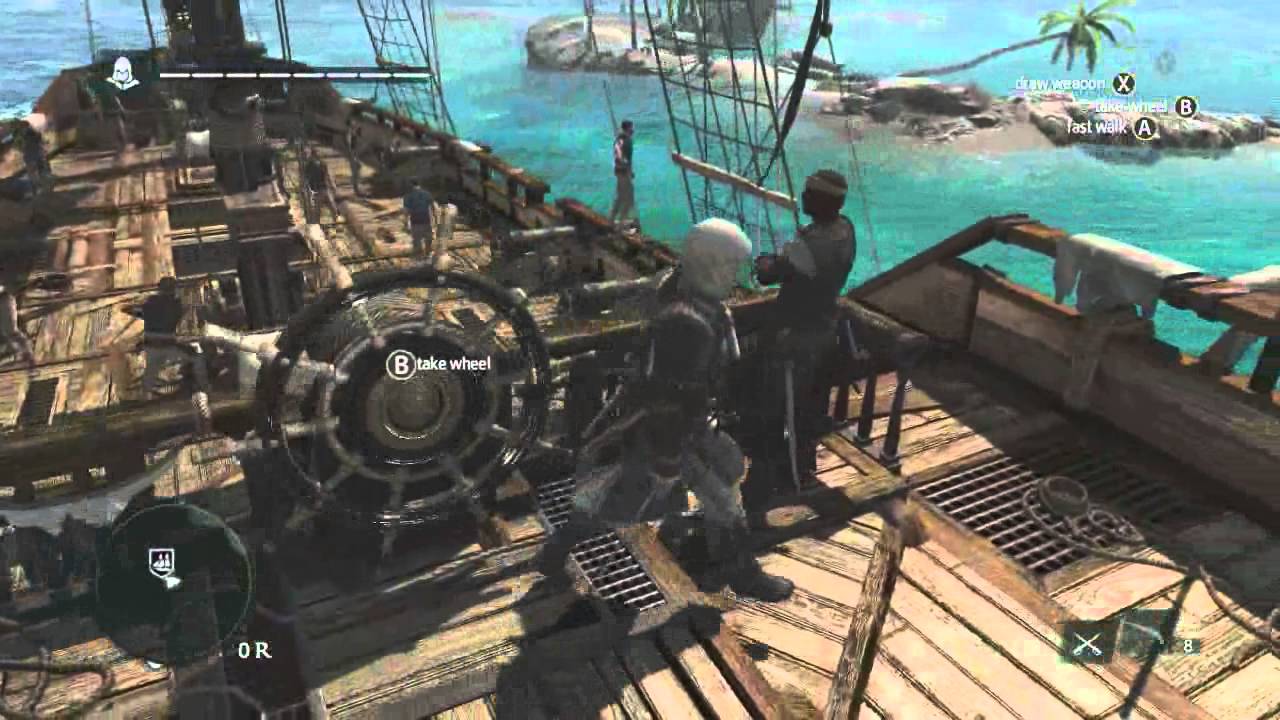Select the crossed swords weapon icon

click(1087, 645)
